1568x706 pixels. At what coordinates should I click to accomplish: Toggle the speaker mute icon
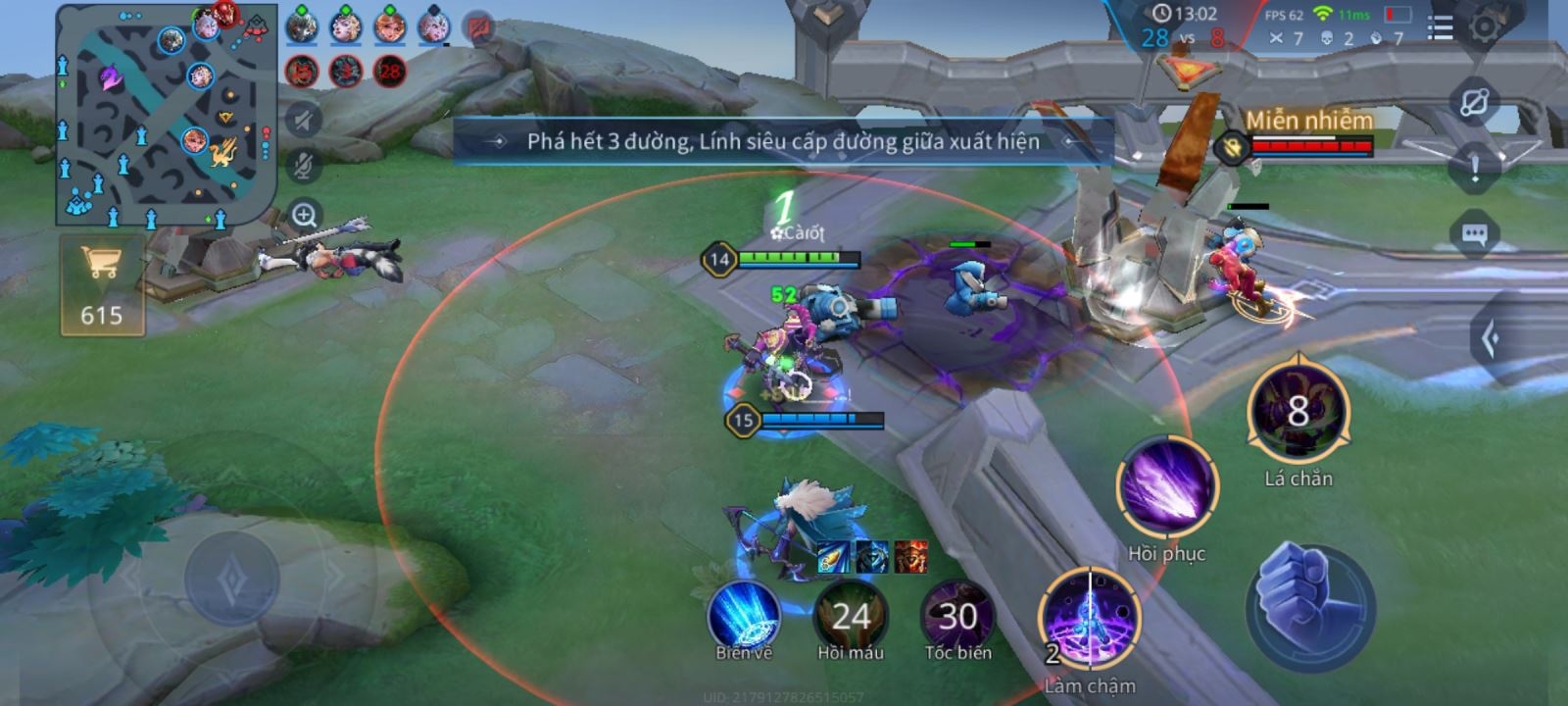pos(305,121)
